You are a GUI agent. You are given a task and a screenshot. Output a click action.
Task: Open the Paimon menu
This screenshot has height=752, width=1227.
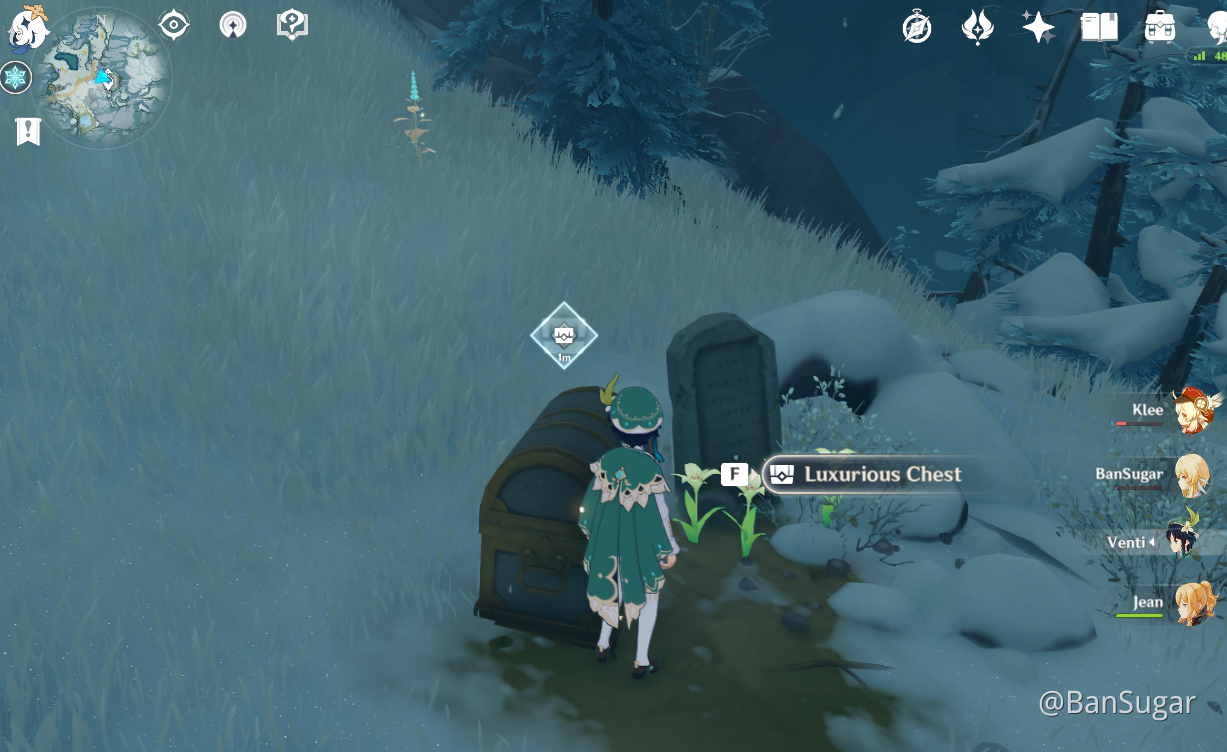coord(29,27)
